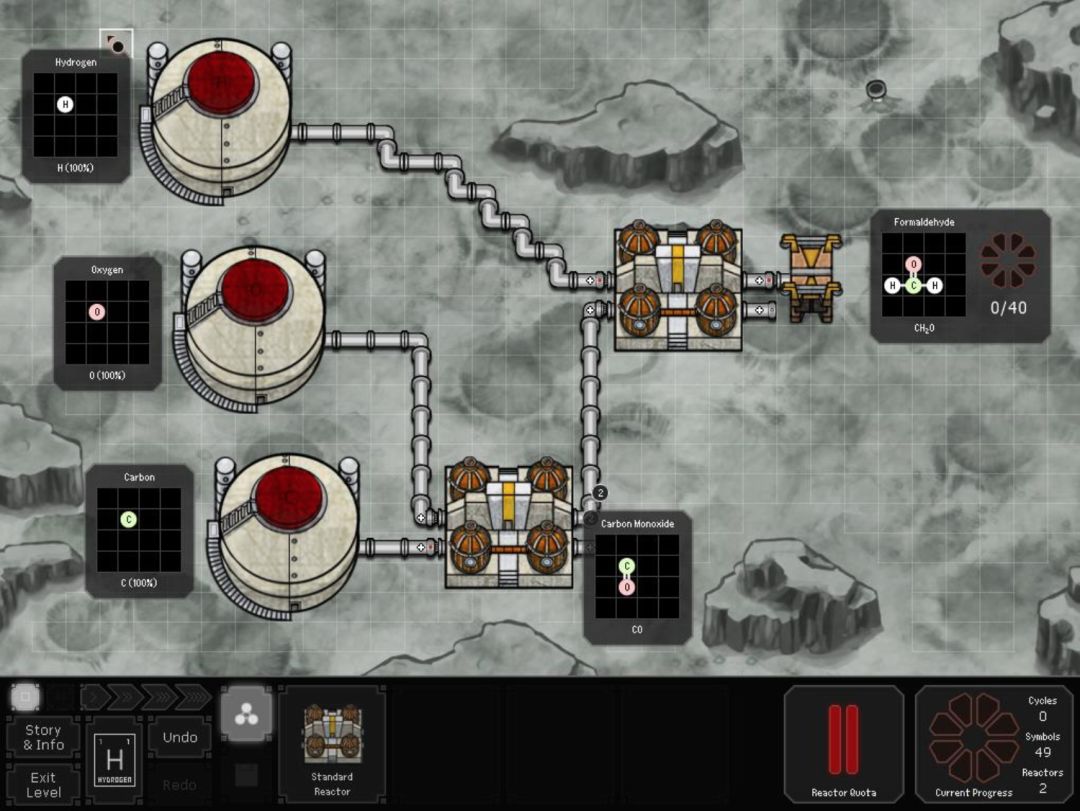Exit the level

[x=43, y=784]
